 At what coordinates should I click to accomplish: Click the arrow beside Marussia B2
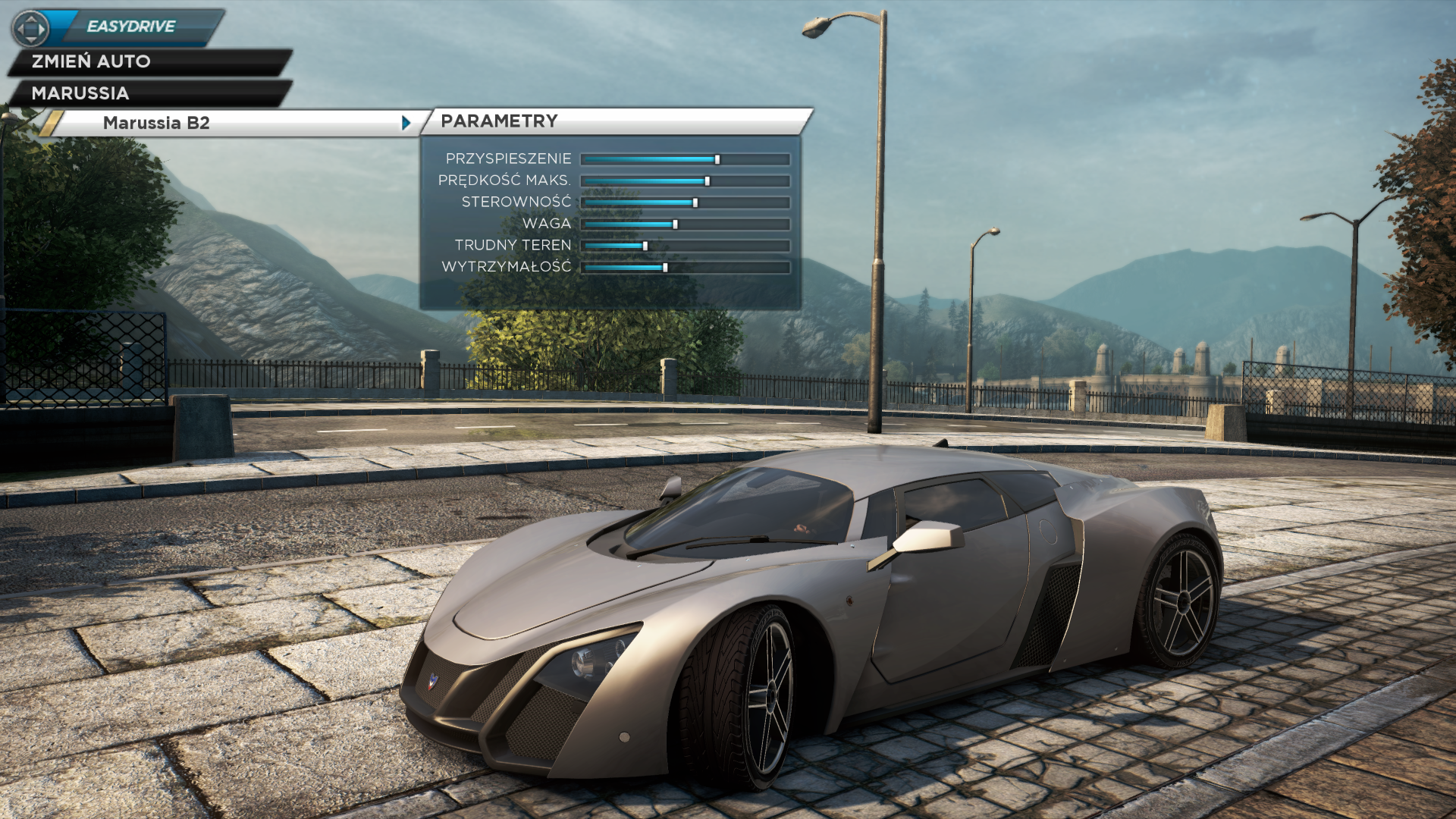coord(406,123)
